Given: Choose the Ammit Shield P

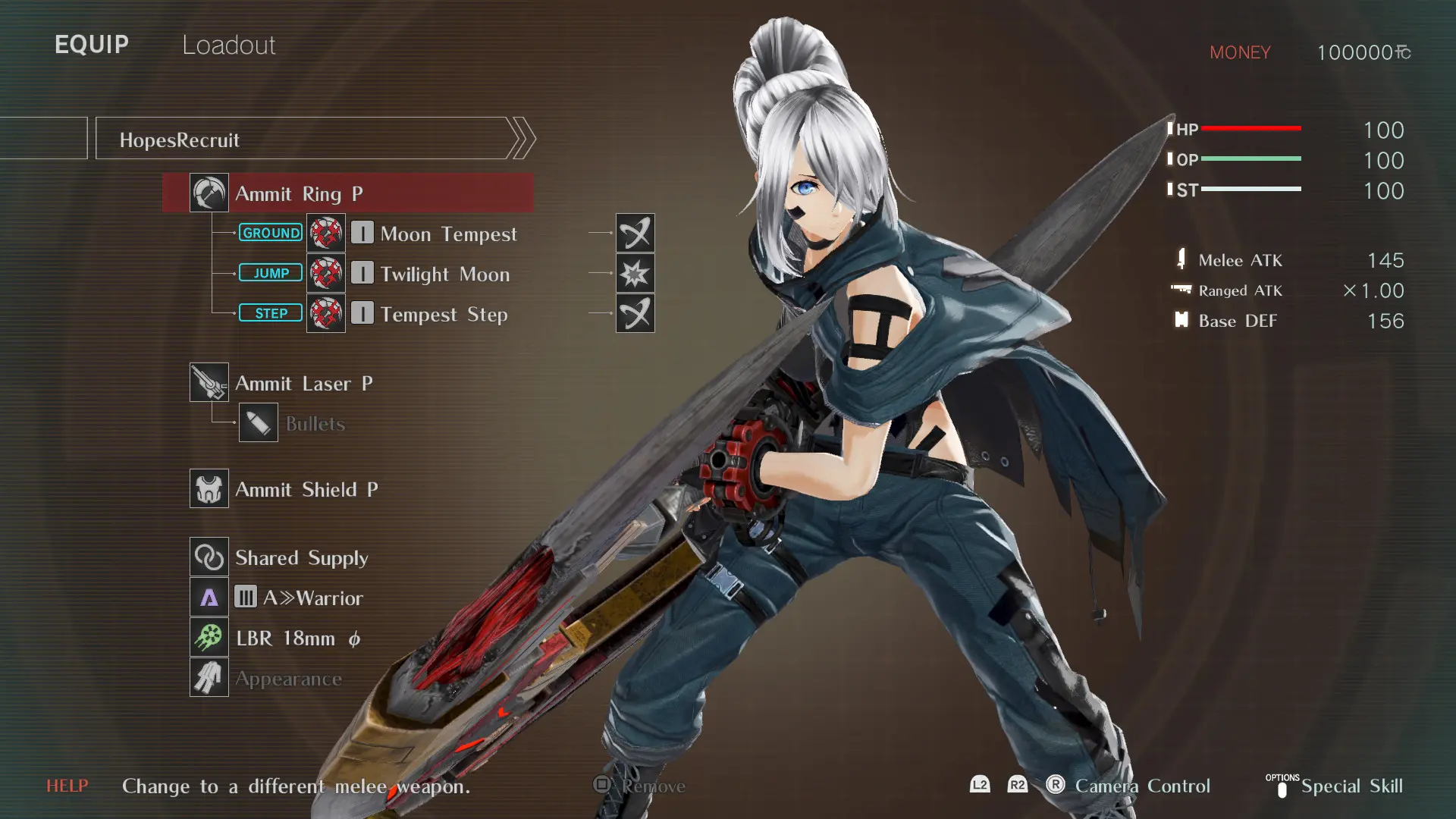Looking at the screenshot, I should [x=306, y=489].
